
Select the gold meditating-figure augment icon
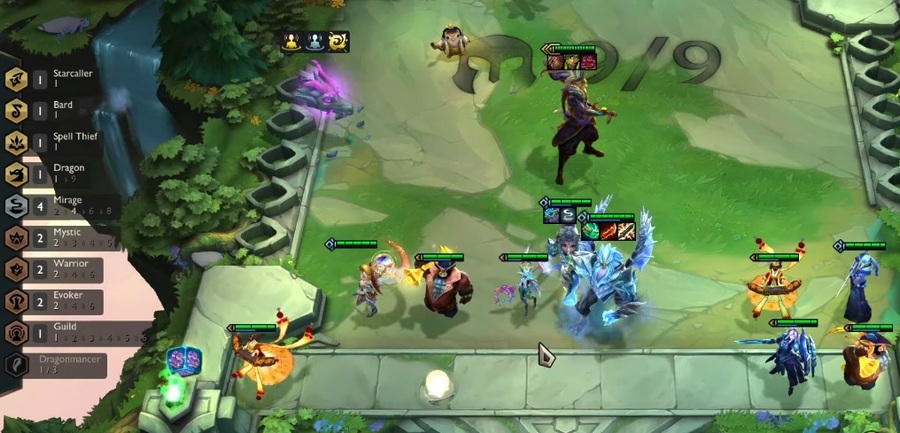click(x=291, y=41)
